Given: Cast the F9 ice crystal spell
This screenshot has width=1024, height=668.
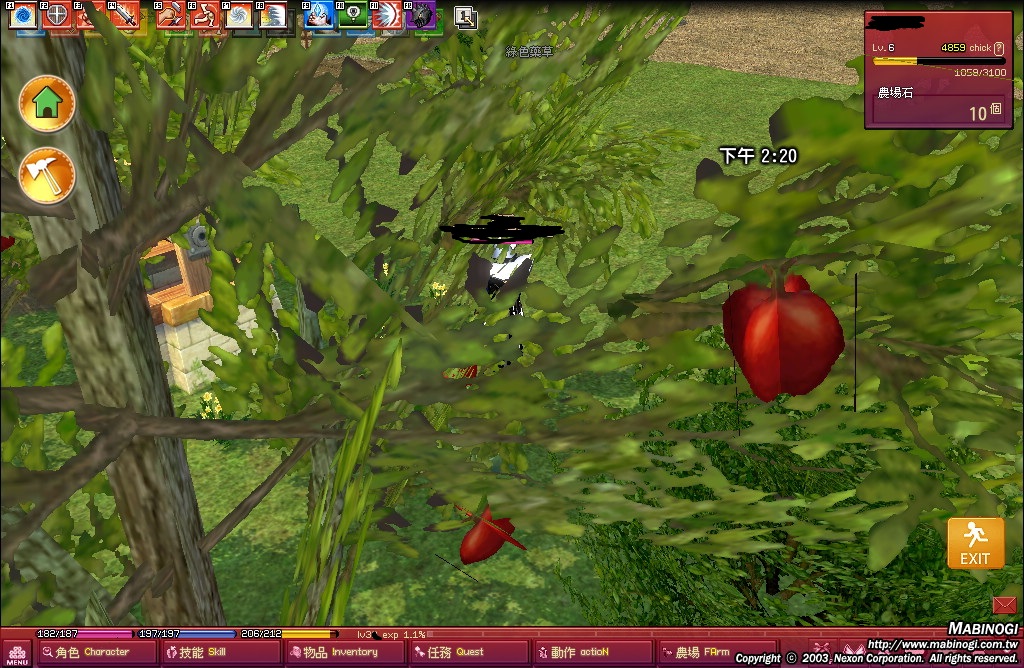Looking at the screenshot, I should 319,16.
